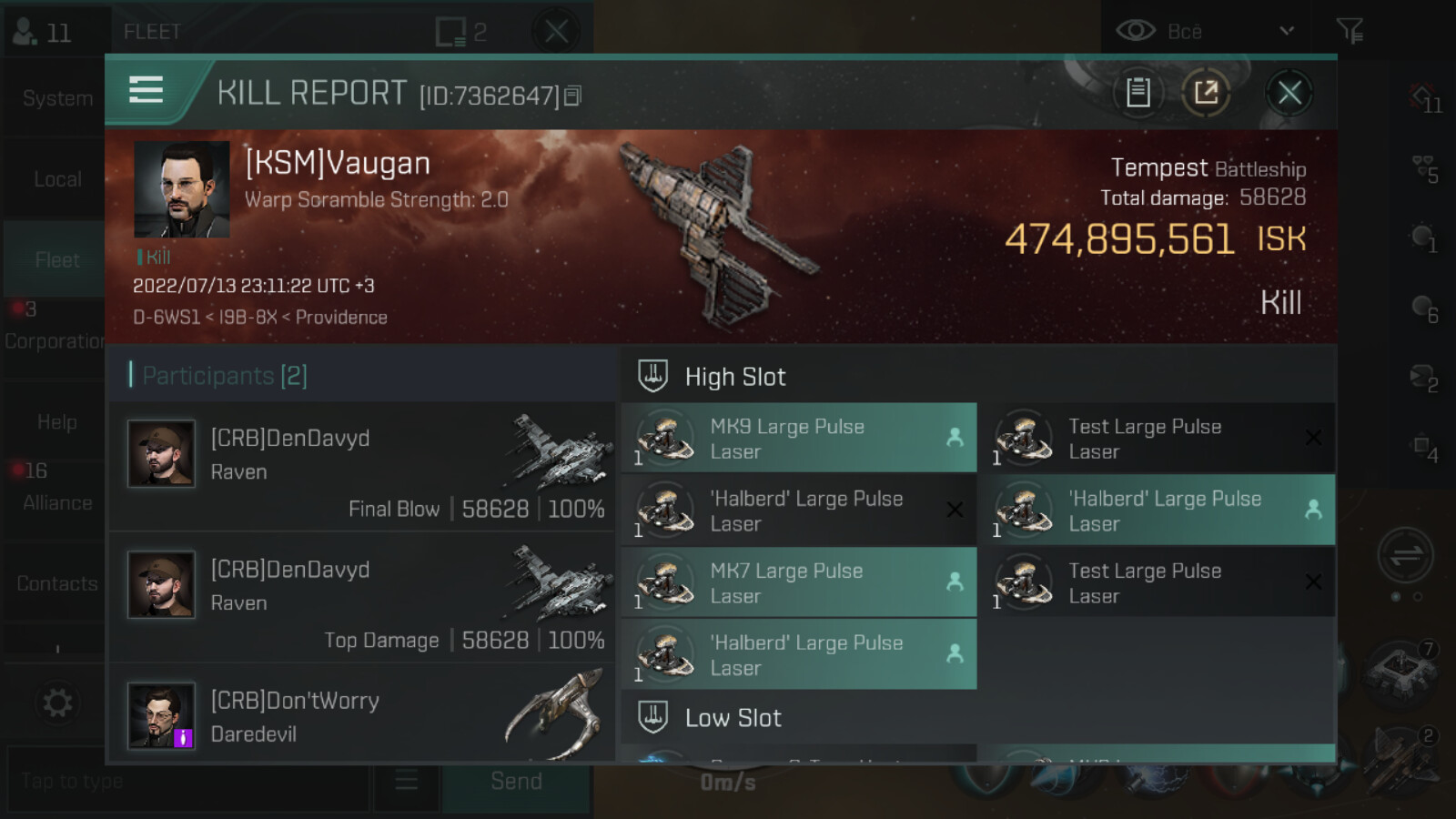Close the Kill Report window
The height and width of the screenshot is (819, 1456).
[1289, 93]
